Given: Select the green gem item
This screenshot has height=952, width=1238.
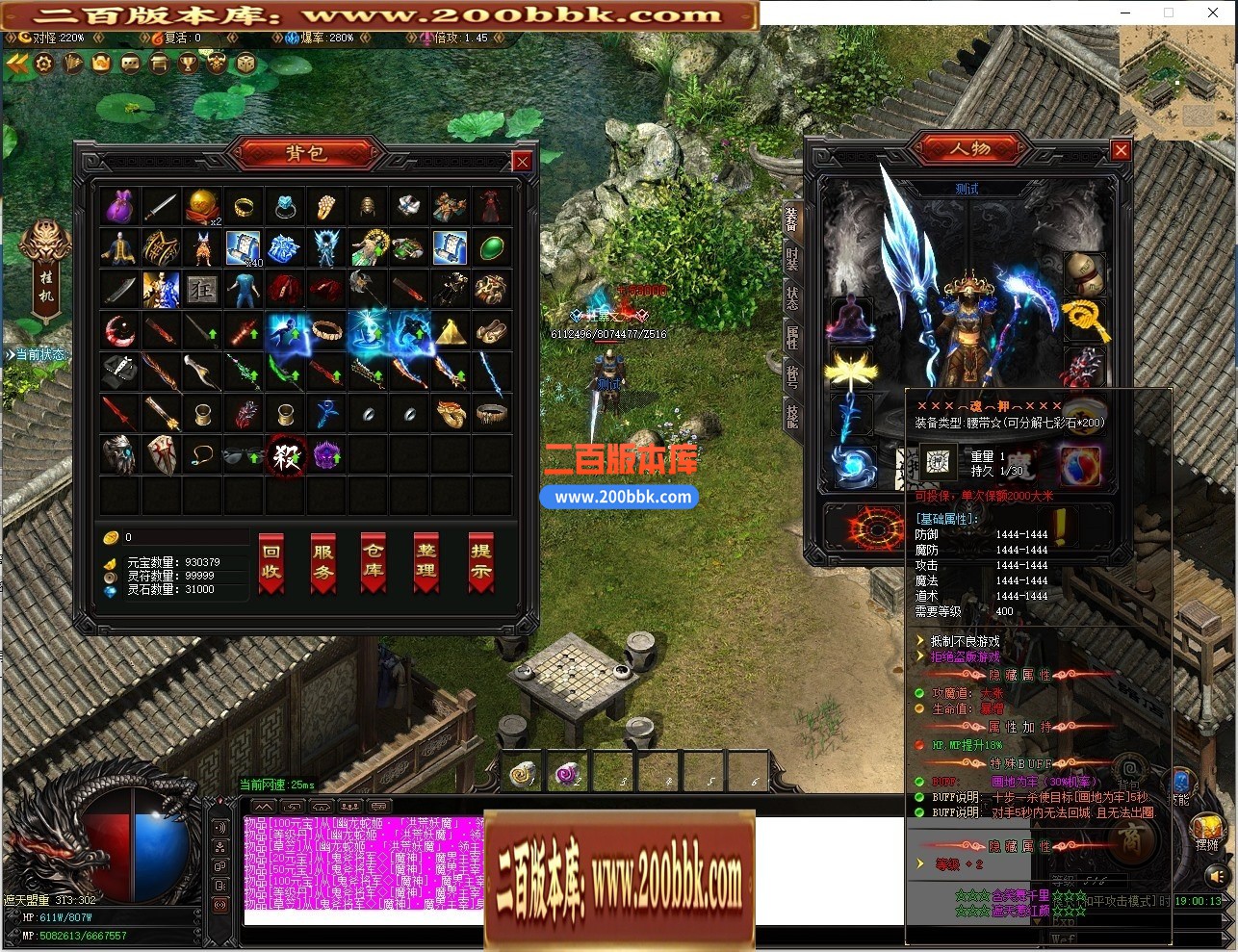Looking at the screenshot, I should (491, 247).
